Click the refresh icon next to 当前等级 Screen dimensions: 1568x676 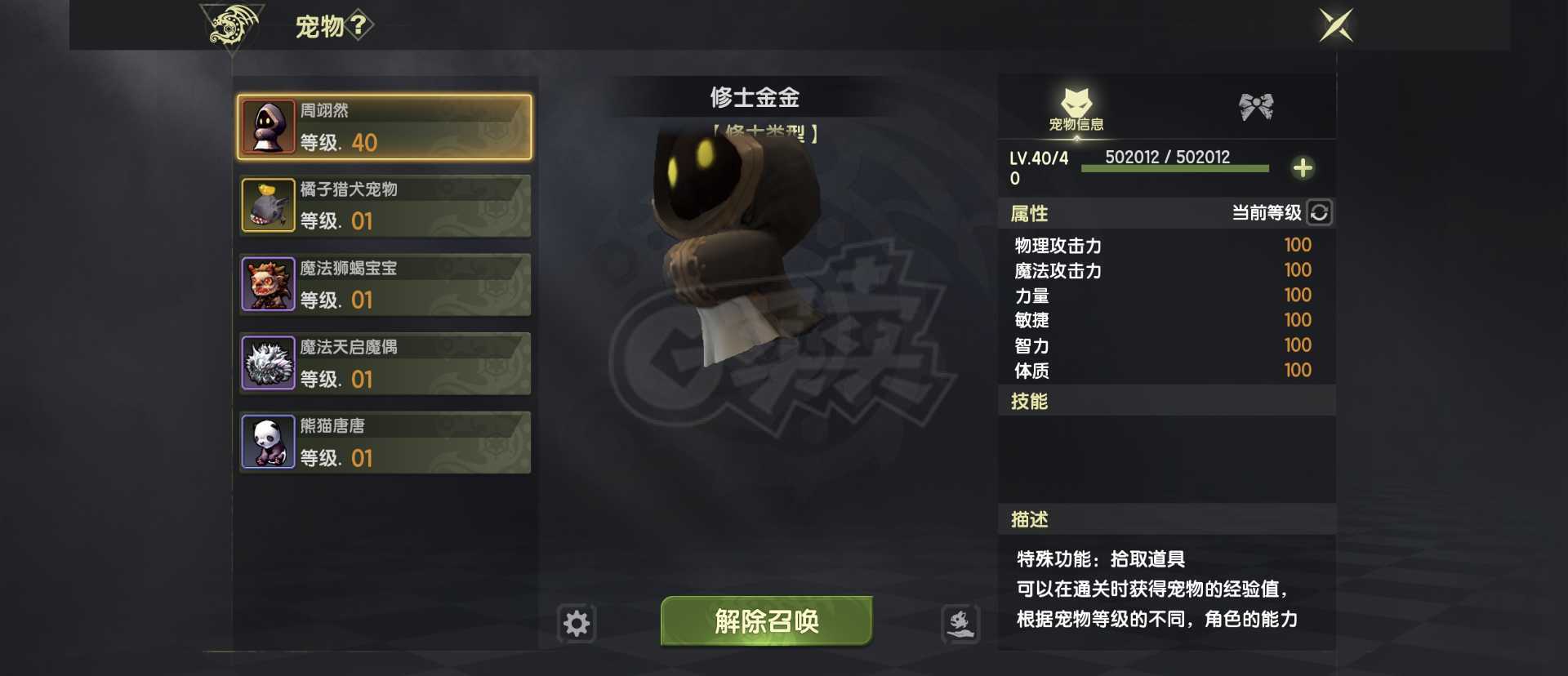coord(1319,213)
